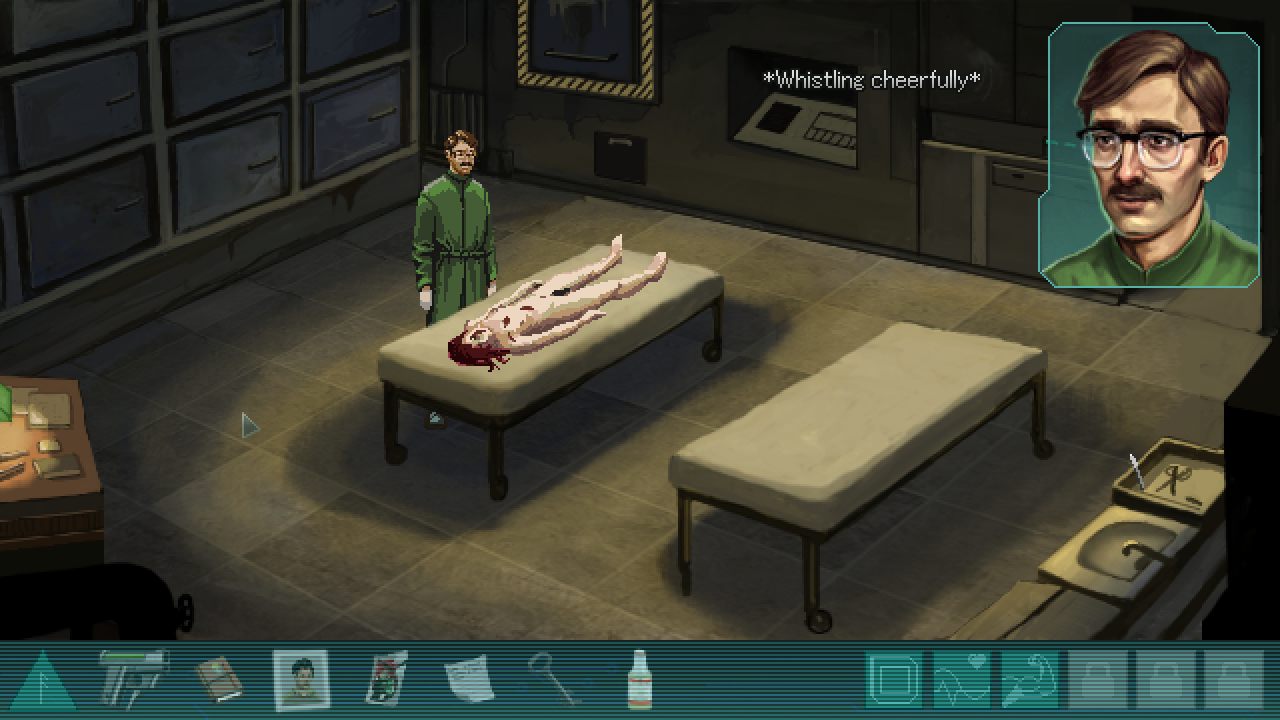Screen dimensions: 1280x720
Task: Select the white bottle inventory item
Action: click(638, 680)
